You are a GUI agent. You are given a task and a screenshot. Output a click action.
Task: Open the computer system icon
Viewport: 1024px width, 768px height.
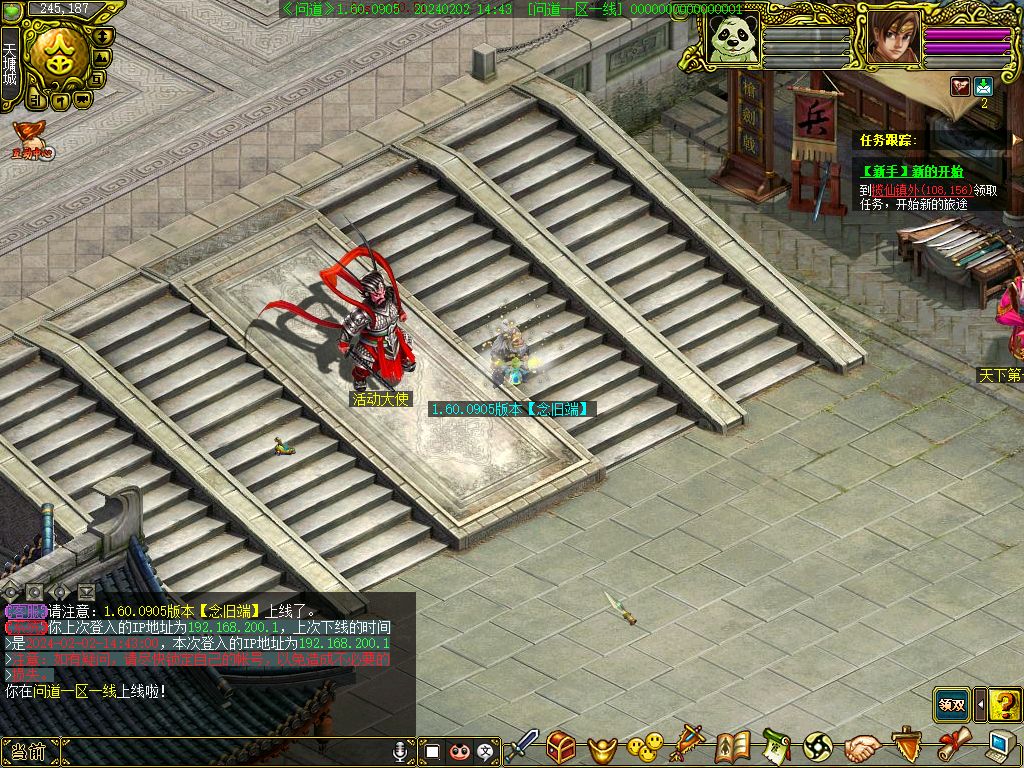(x=999, y=746)
